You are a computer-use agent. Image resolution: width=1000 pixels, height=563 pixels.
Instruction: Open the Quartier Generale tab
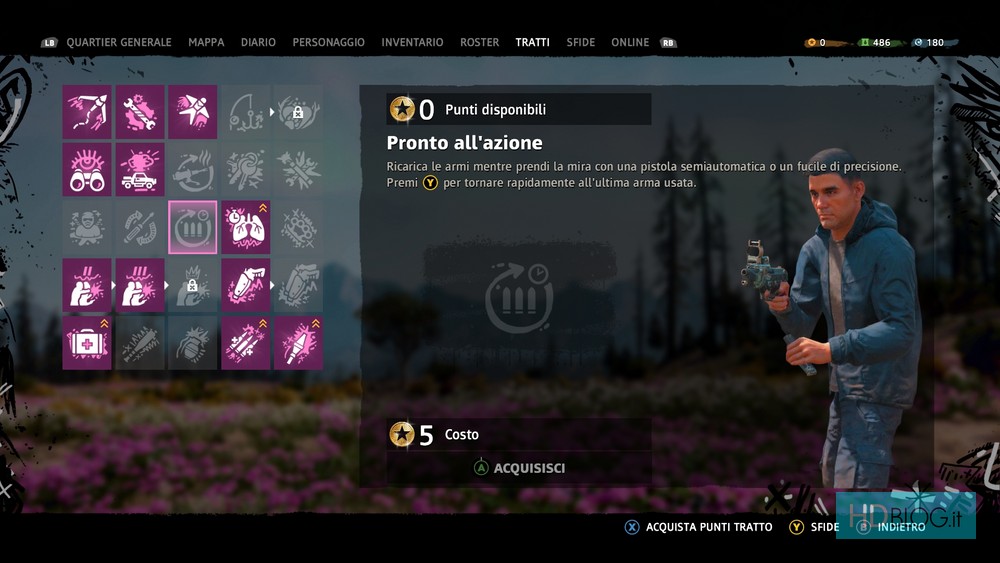pos(118,43)
